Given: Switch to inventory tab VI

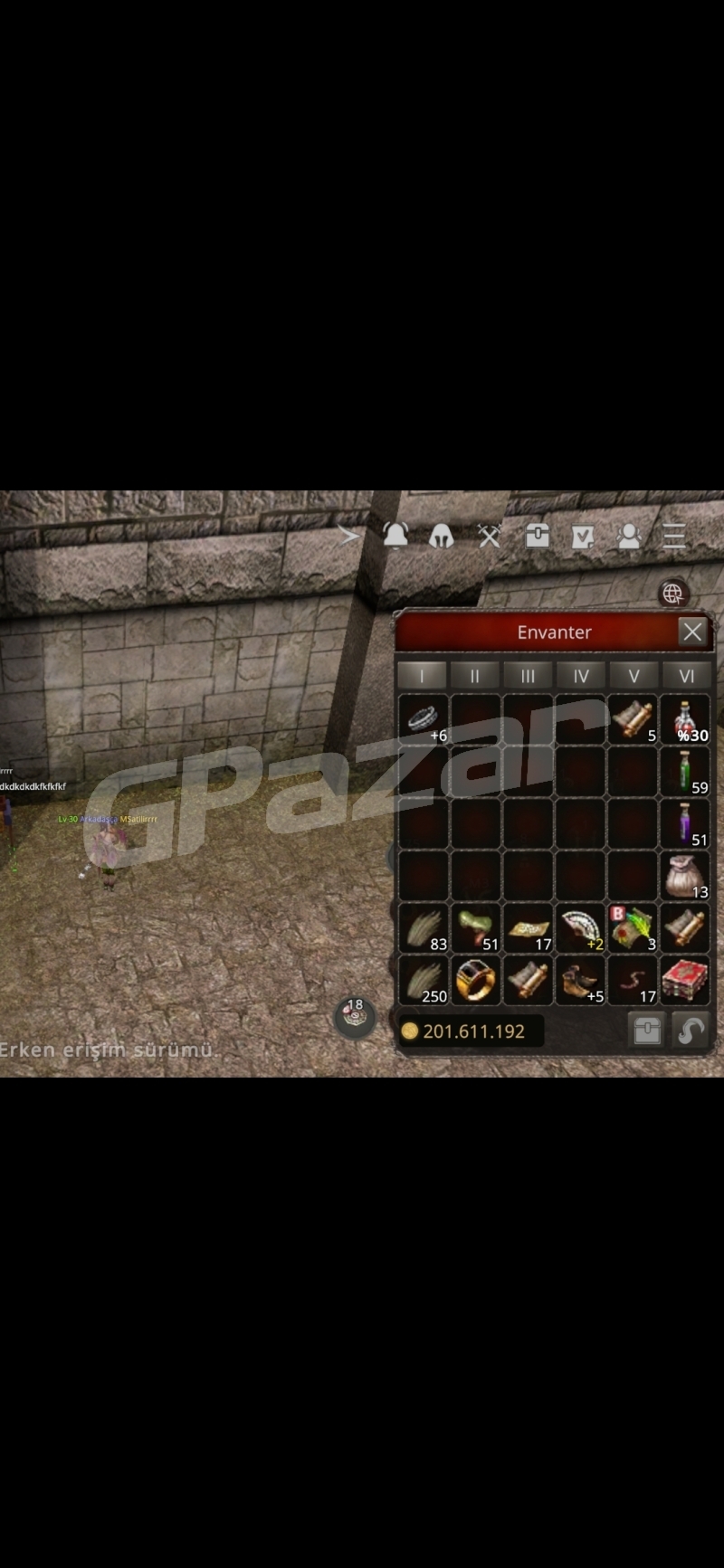Looking at the screenshot, I should point(686,676).
